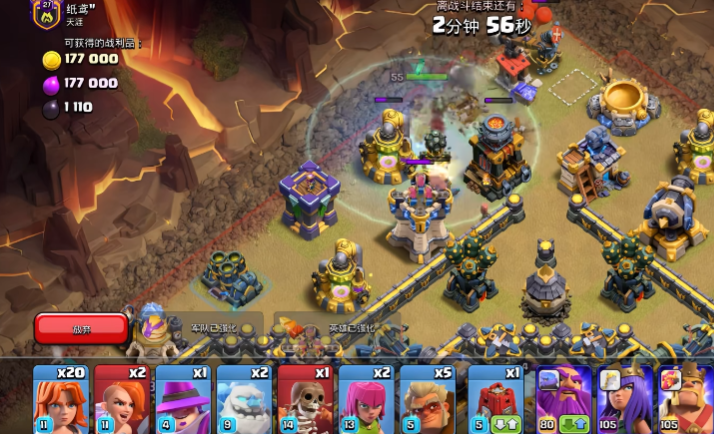Screen dimensions: 714x434
Task: Pick the skeleton troop card
Action: tap(305, 398)
